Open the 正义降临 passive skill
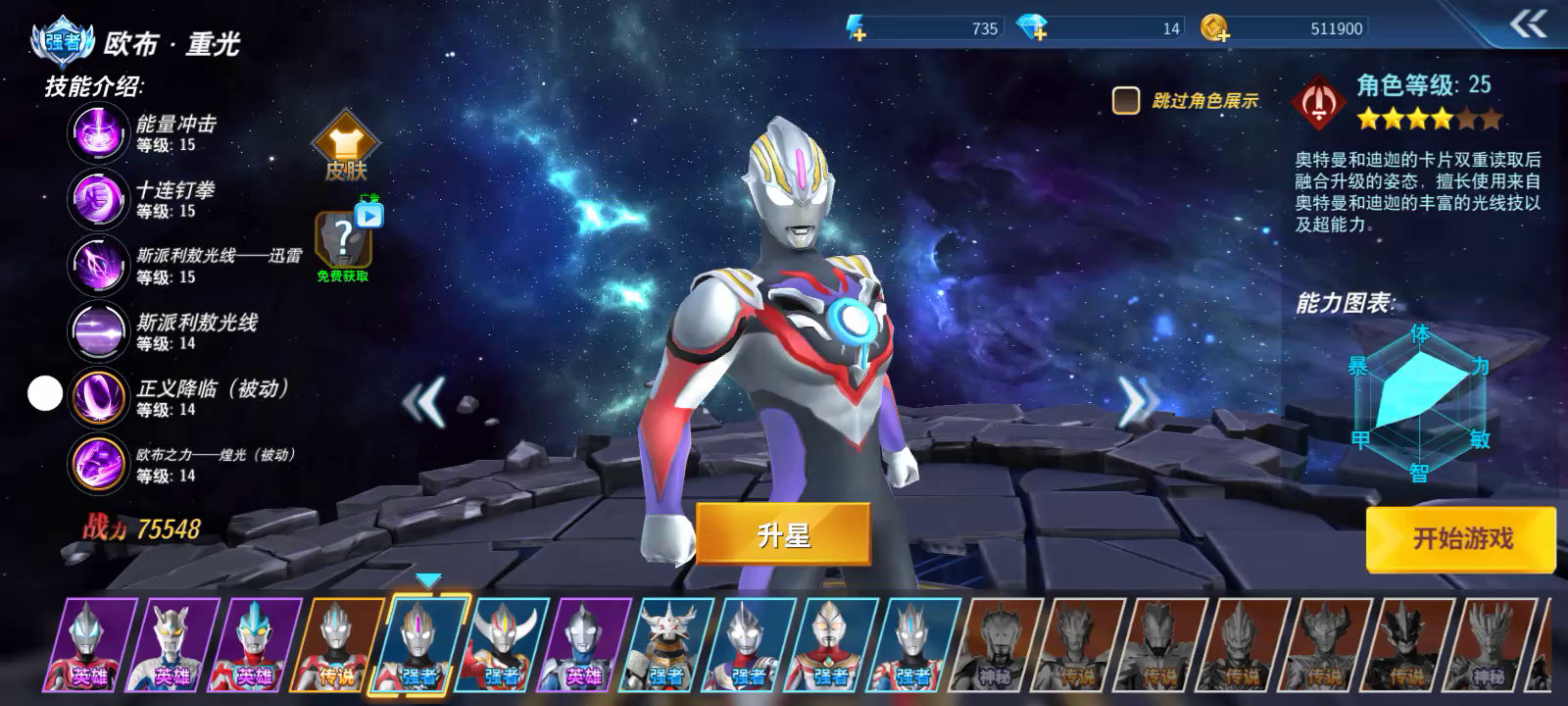 point(97,396)
